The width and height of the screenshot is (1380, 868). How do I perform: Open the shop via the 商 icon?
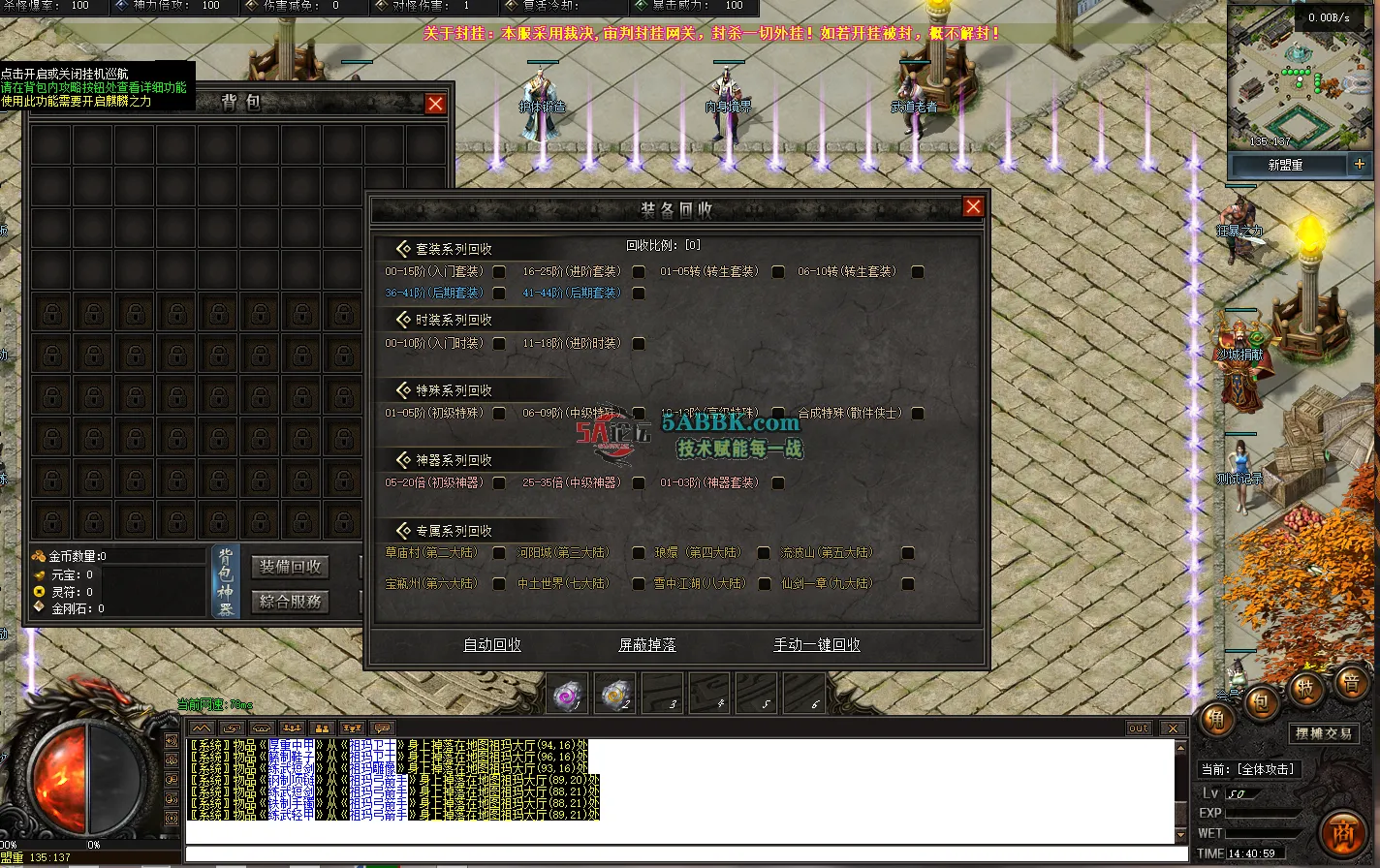(x=1345, y=832)
